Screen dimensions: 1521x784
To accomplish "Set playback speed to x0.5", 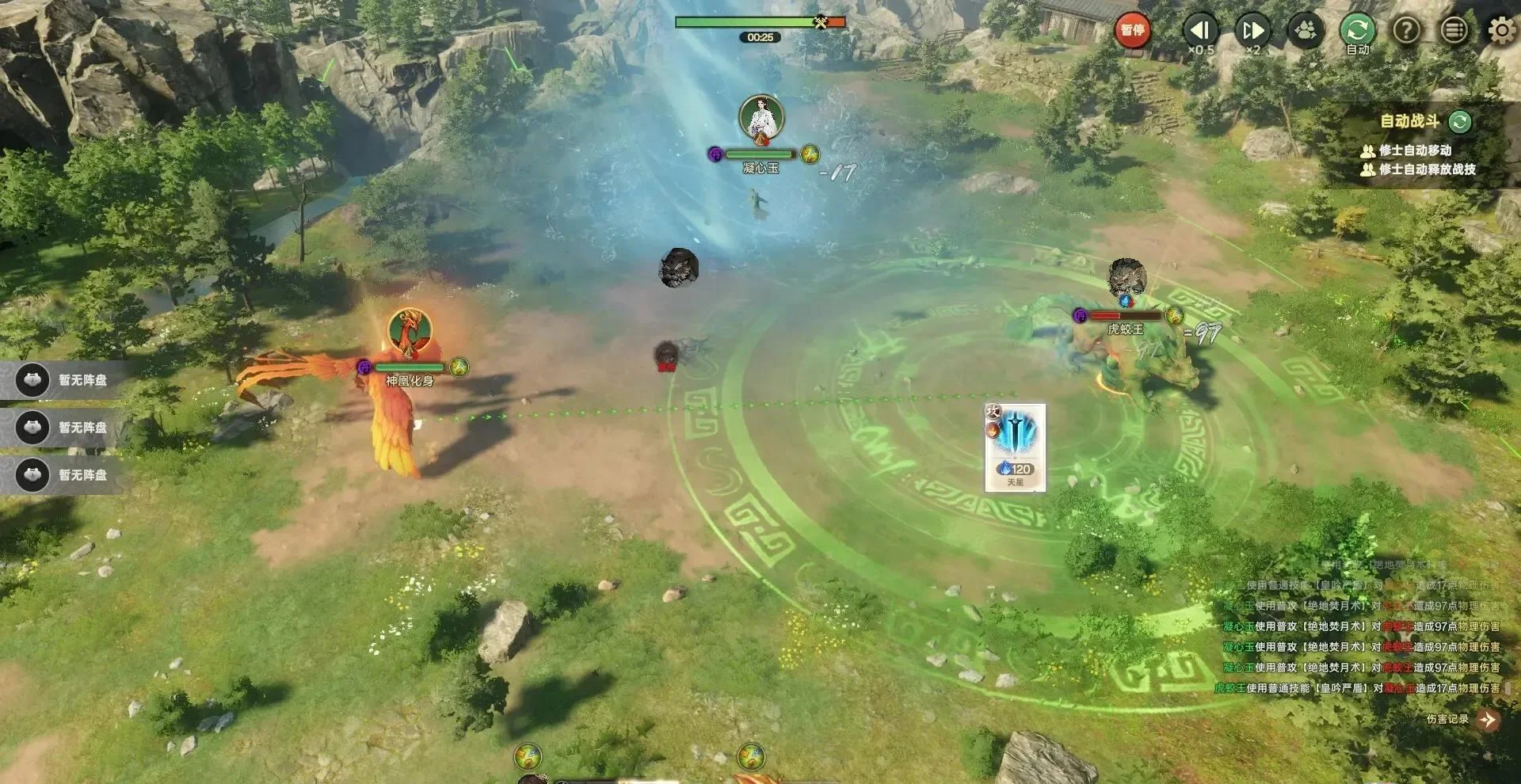I will tap(1199, 32).
